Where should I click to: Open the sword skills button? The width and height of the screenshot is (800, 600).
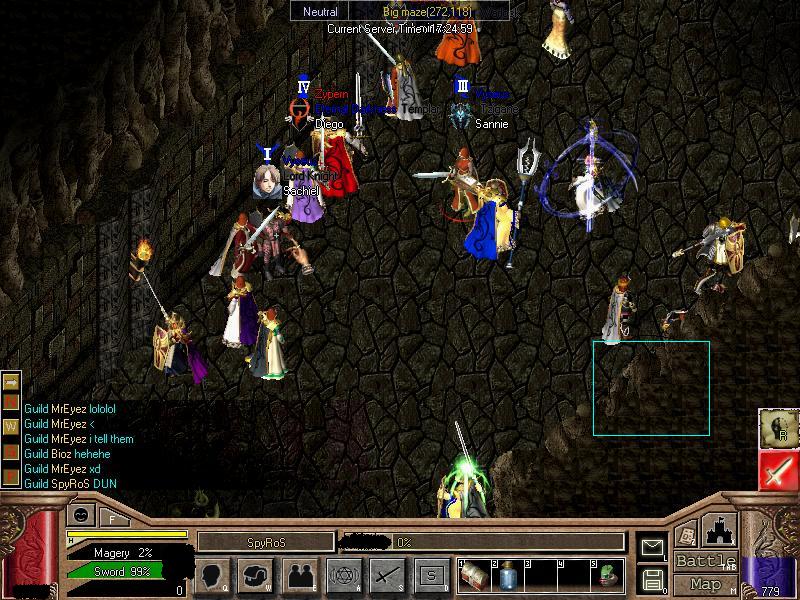[387, 576]
